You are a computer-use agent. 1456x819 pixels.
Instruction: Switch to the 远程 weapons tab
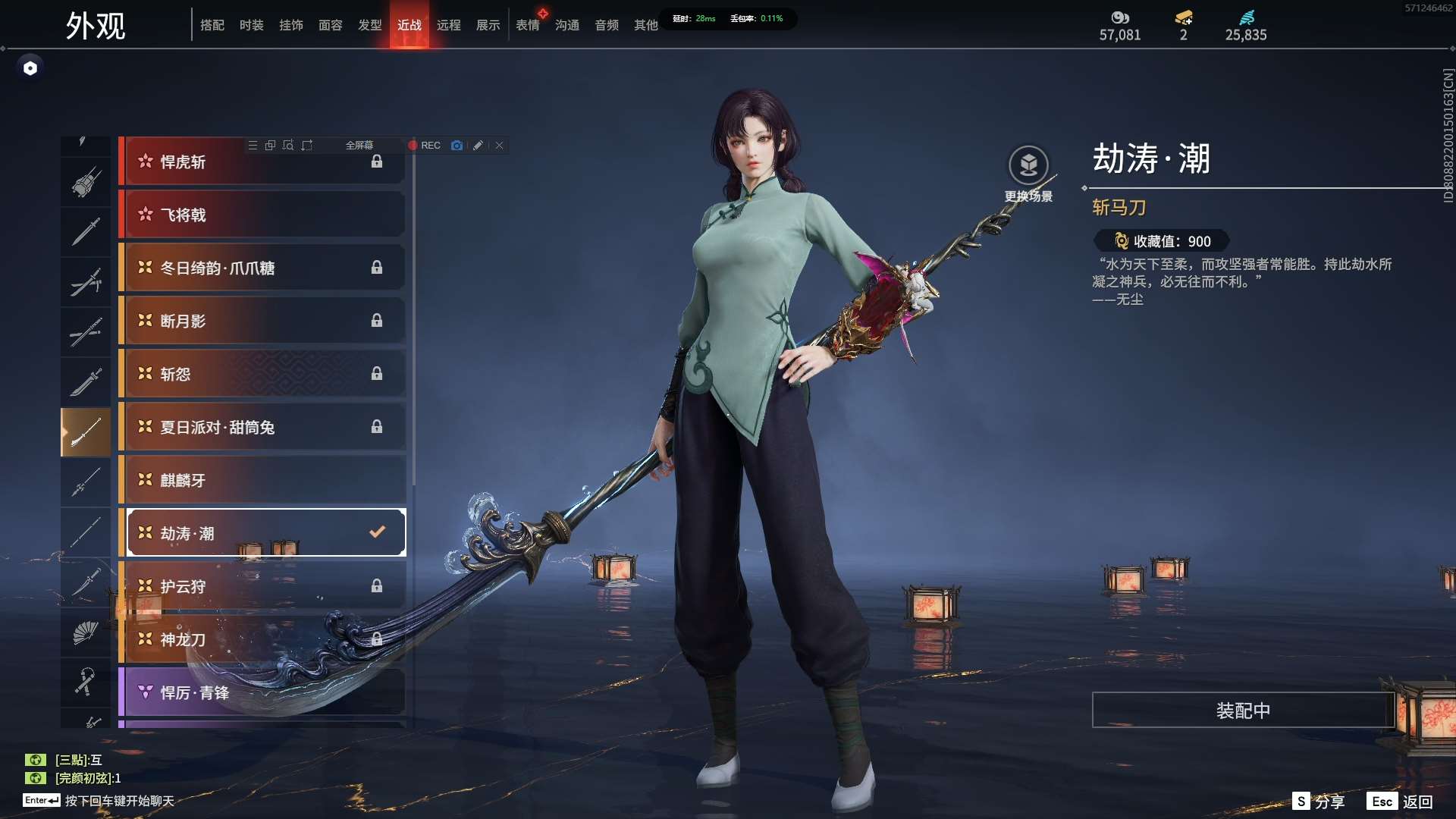point(449,25)
